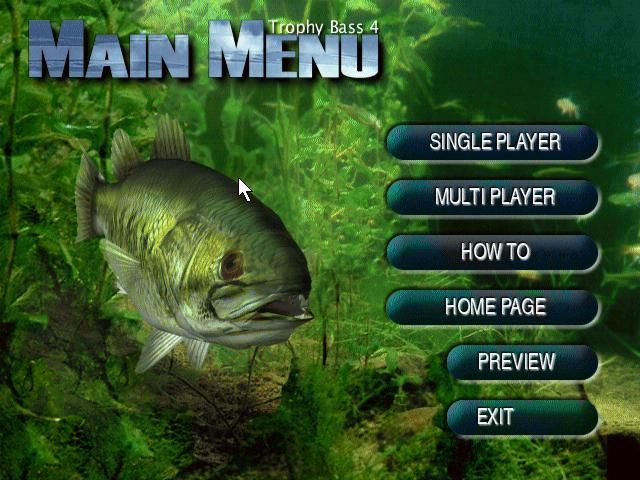Show the Preview screen
This screenshot has width=640, height=480.
click(522, 362)
